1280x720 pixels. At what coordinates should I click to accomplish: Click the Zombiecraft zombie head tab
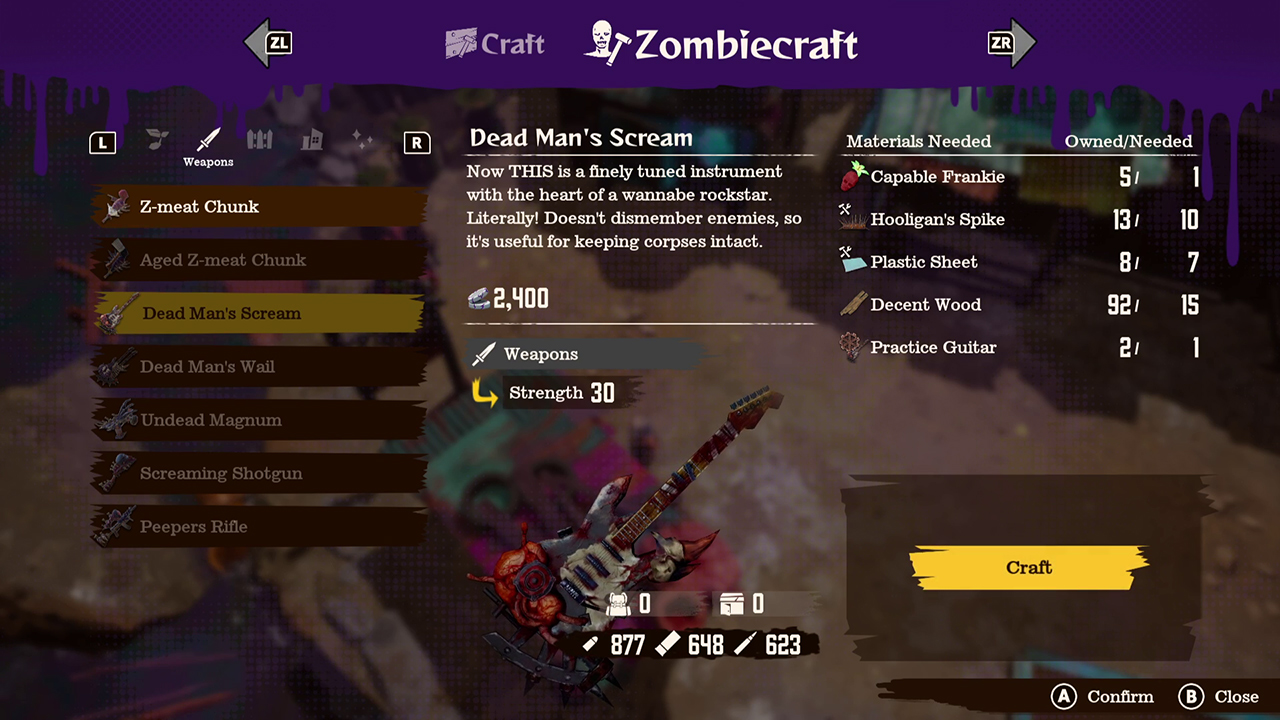(x=604, y=42)
